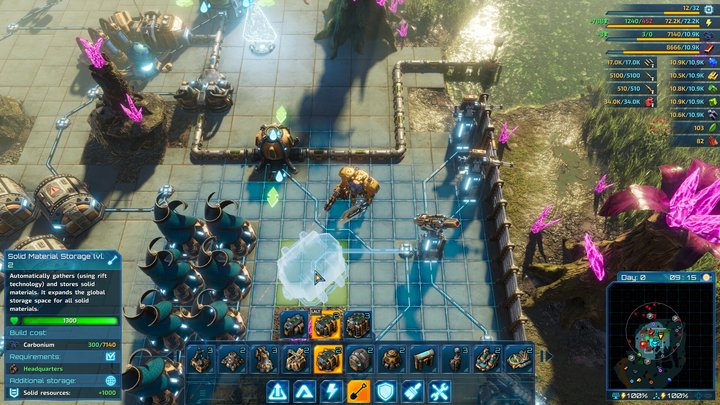Select the last building in the build bar
Image resolution: width=720 pixels, height=405 pixels.
coord(519,358)
